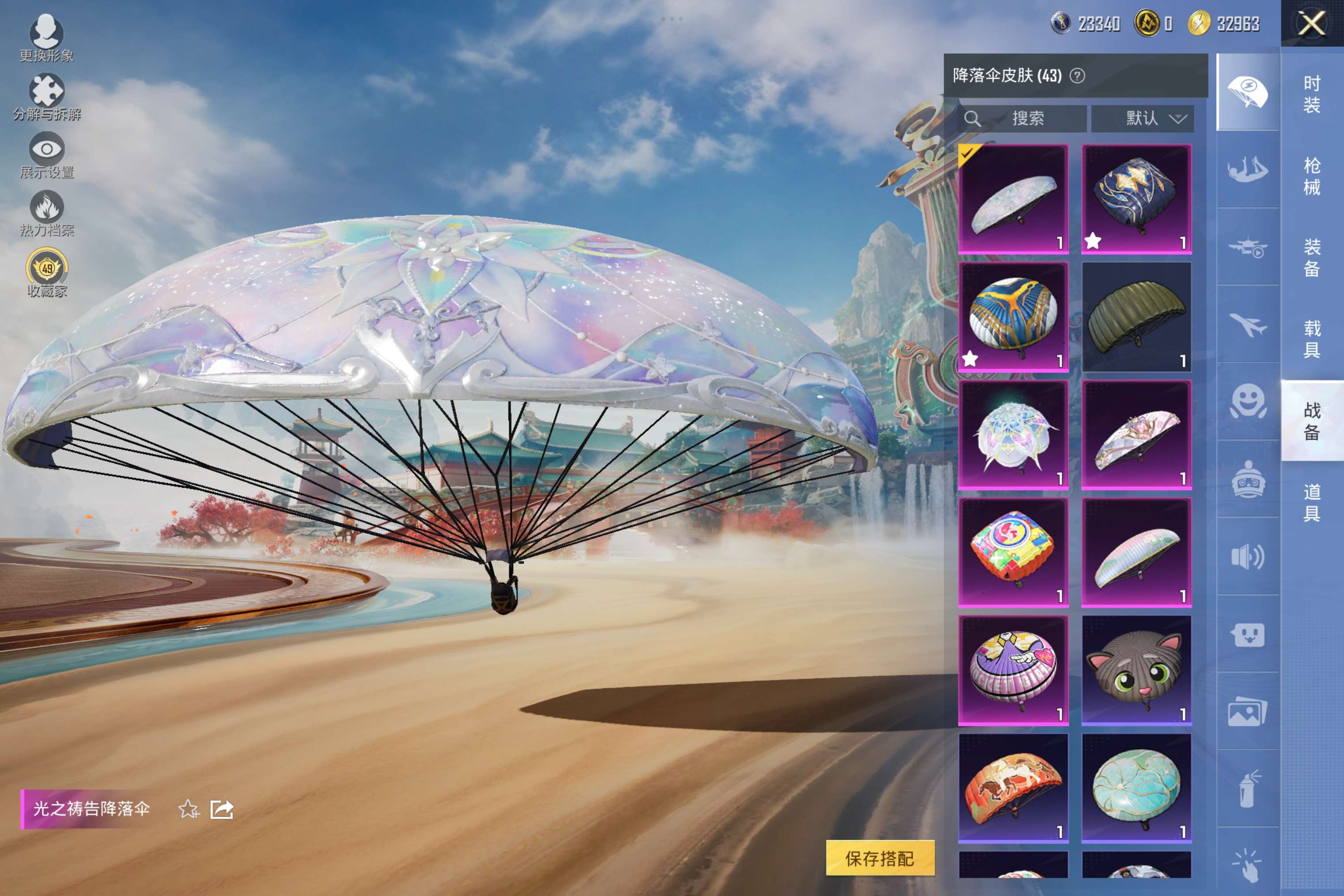Save the loadout with 保存搭配
This screenshot has height=896, width=1344.
click(880, 858)
